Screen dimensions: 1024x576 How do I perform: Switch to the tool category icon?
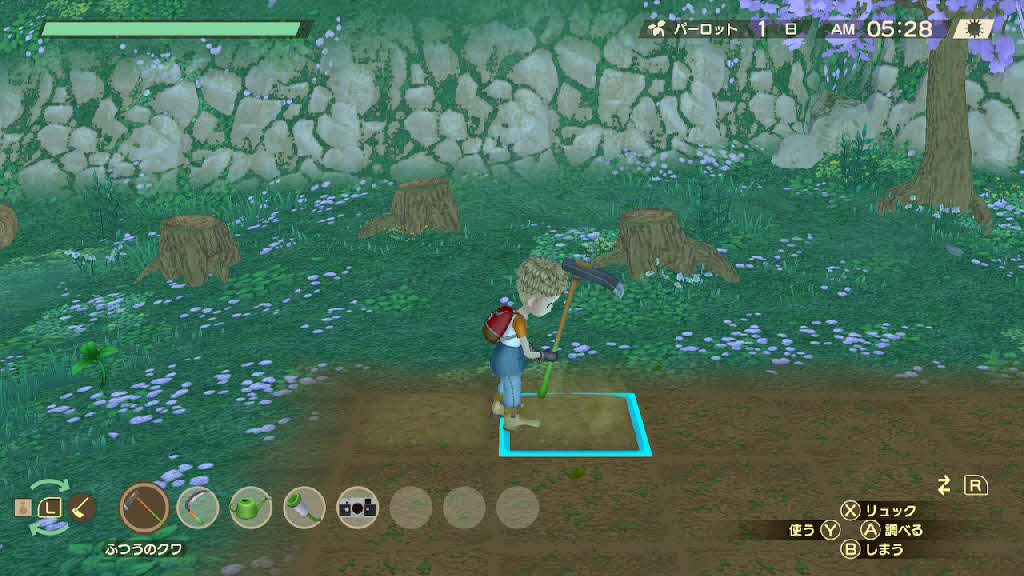(83, 507)
